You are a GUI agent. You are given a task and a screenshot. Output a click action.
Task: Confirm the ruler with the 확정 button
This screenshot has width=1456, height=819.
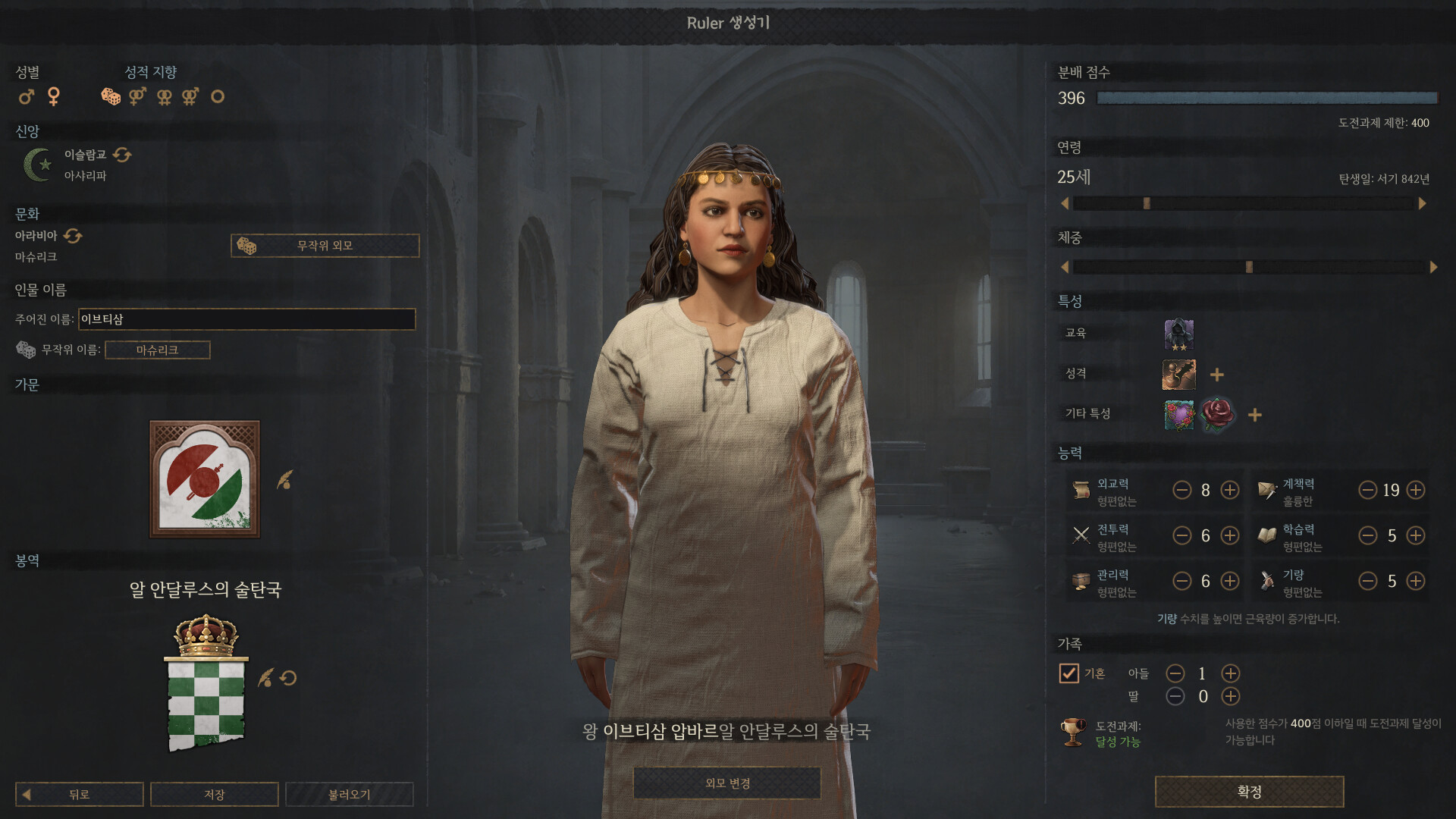coord(1249,792)
